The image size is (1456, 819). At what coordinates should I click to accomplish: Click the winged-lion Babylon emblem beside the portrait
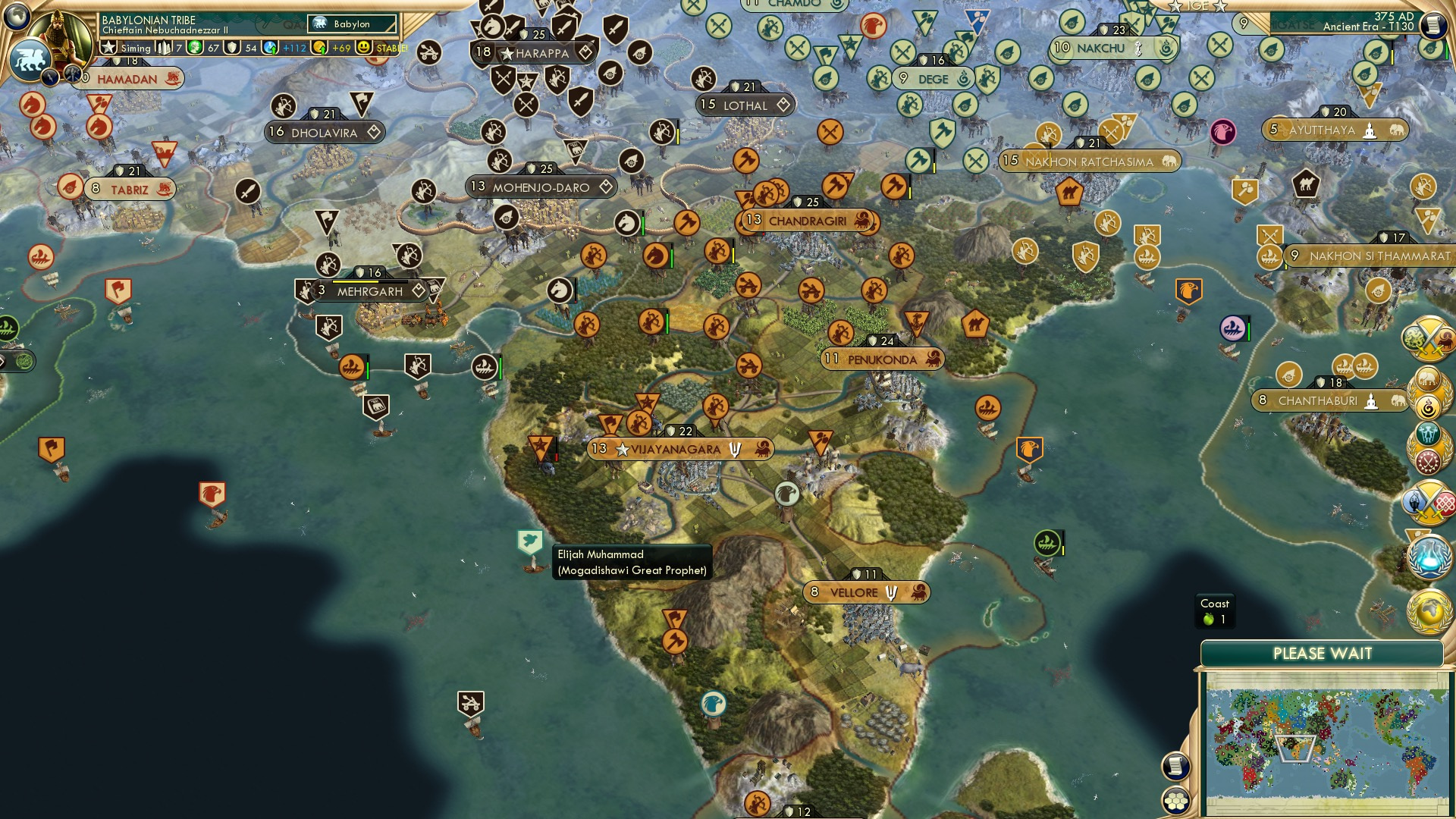pos(31,55)
